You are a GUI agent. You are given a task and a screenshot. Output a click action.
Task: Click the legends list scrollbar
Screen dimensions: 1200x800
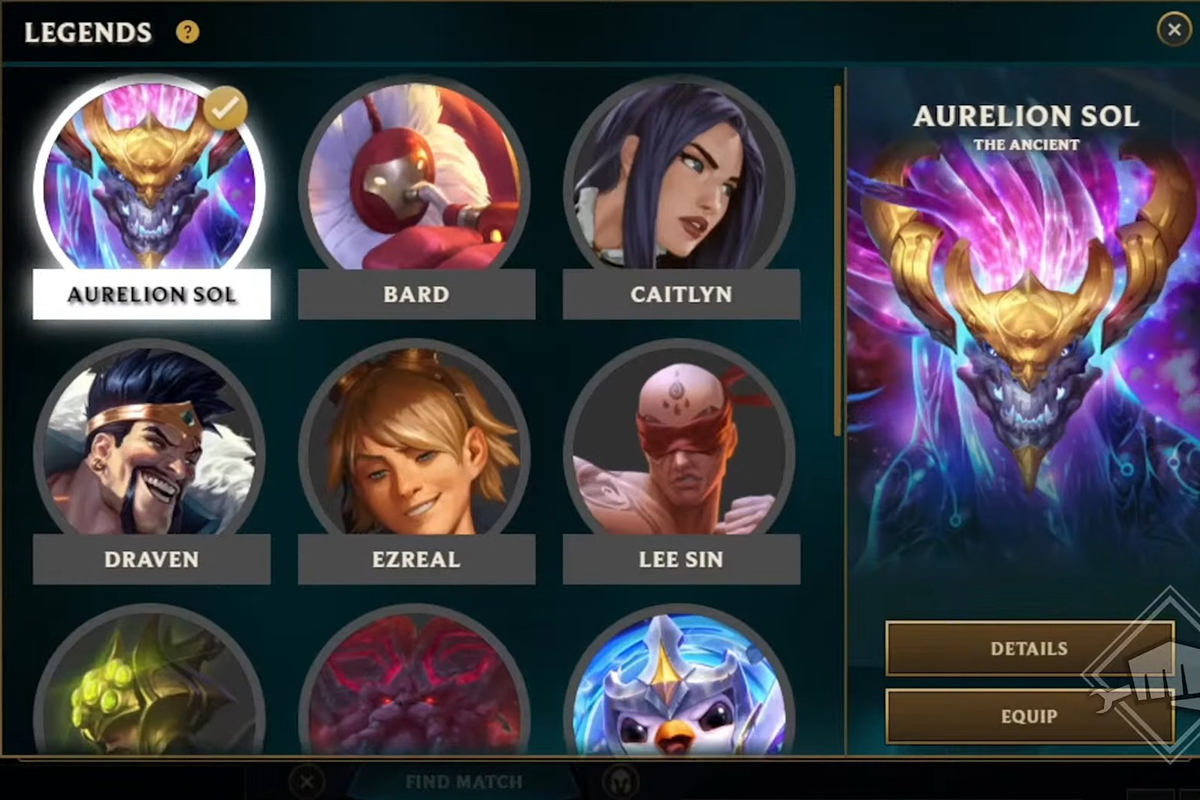pos(838,260)
